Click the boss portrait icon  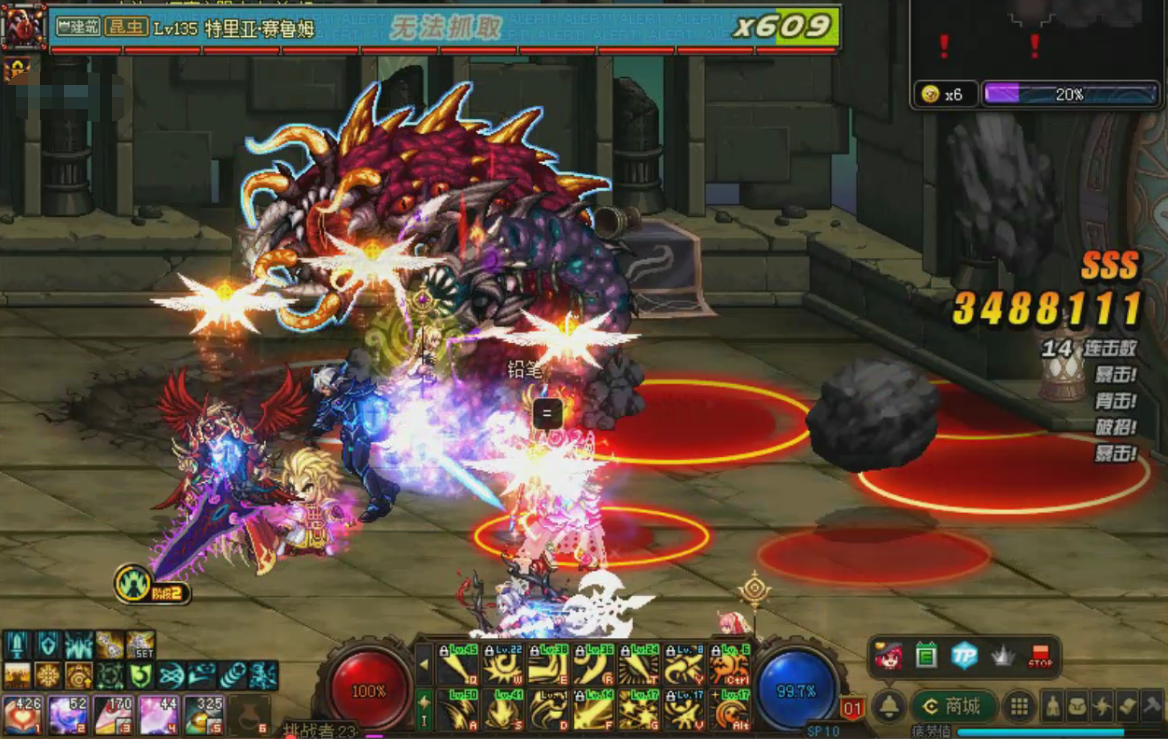(24, 27)
